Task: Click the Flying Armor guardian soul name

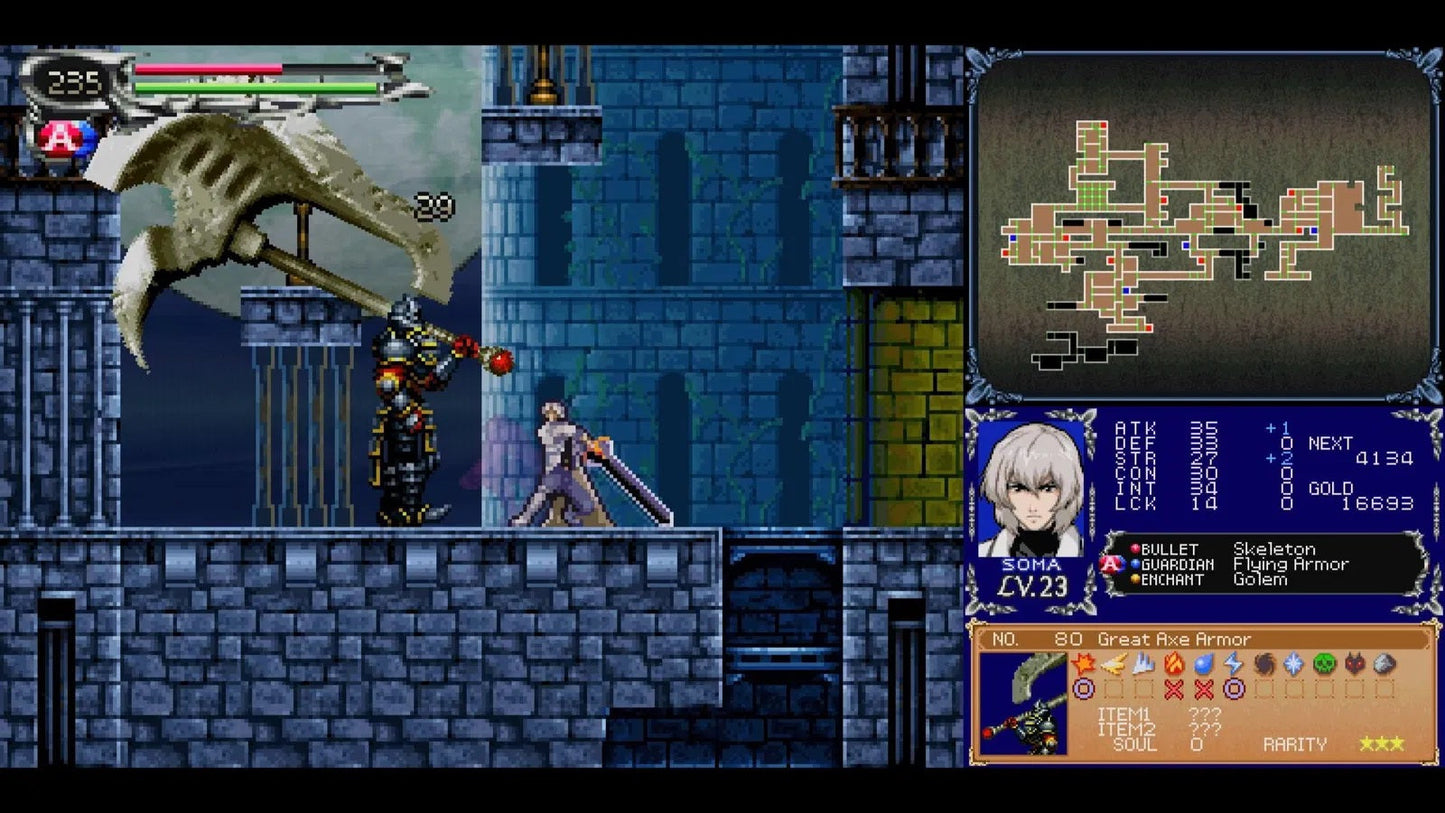Action: pos(1290,564)
